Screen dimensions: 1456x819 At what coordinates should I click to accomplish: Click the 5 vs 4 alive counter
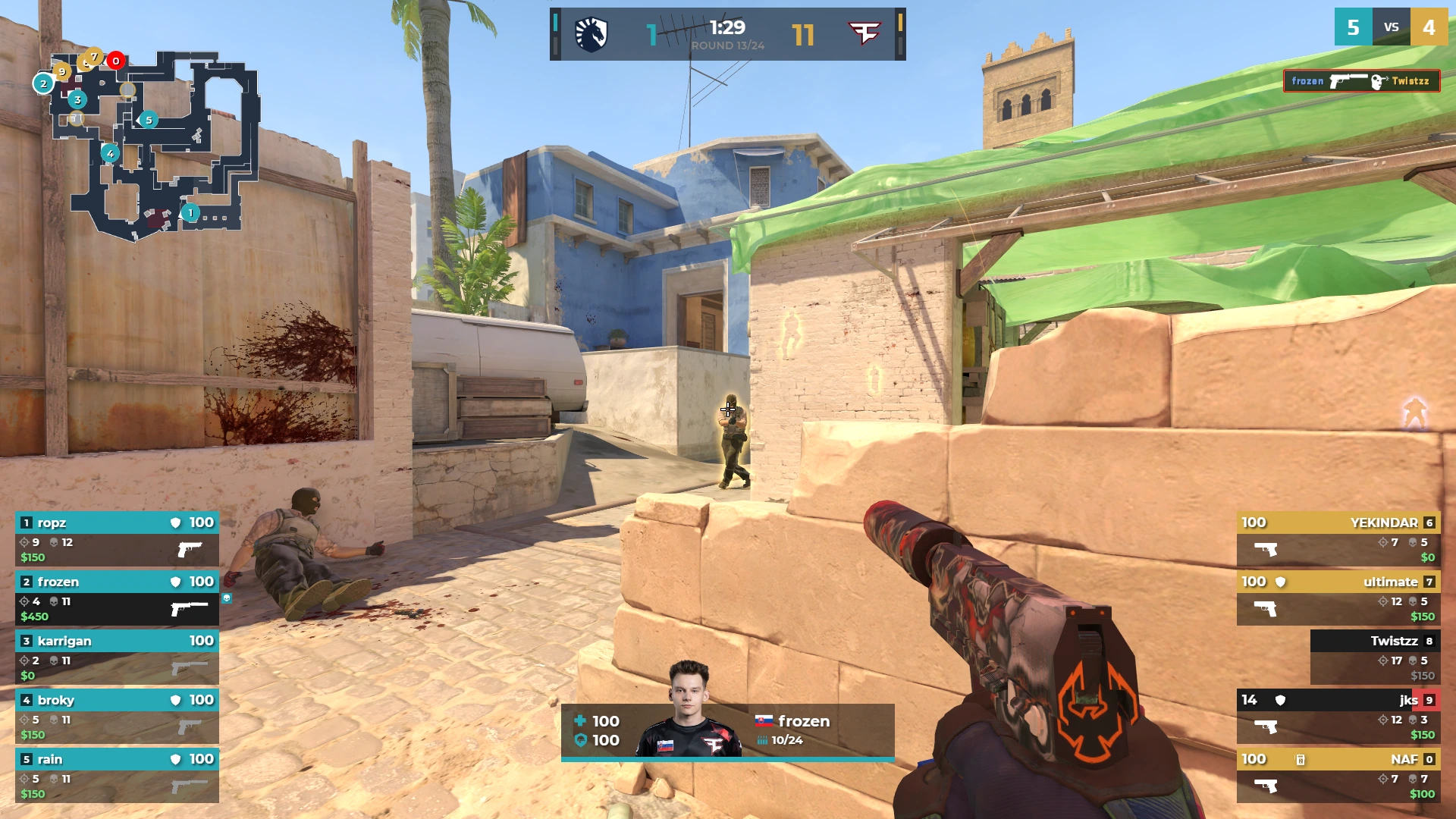(x=1391, y=27)
